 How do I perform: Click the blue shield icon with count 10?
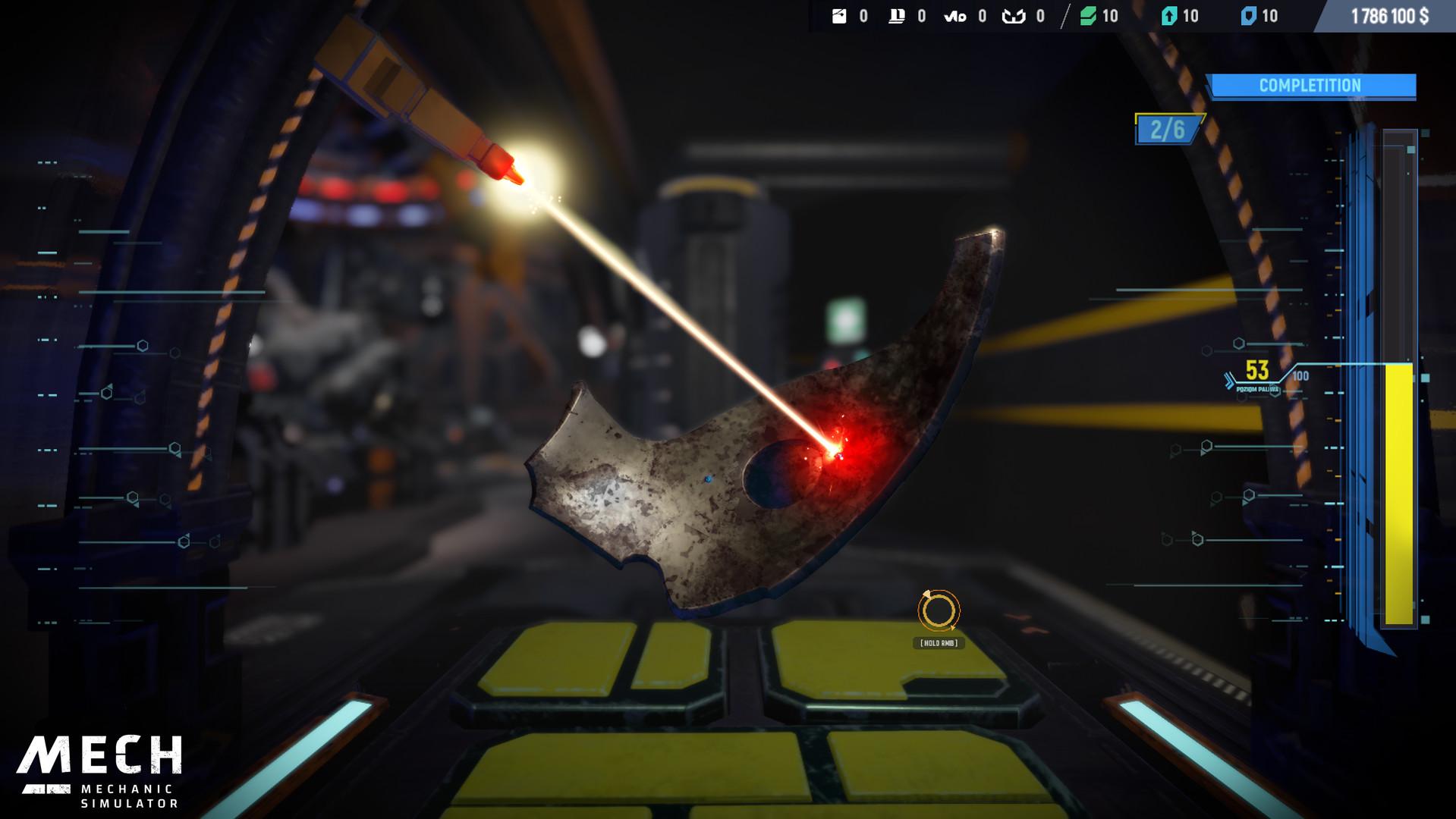(x=1247, y=14)
